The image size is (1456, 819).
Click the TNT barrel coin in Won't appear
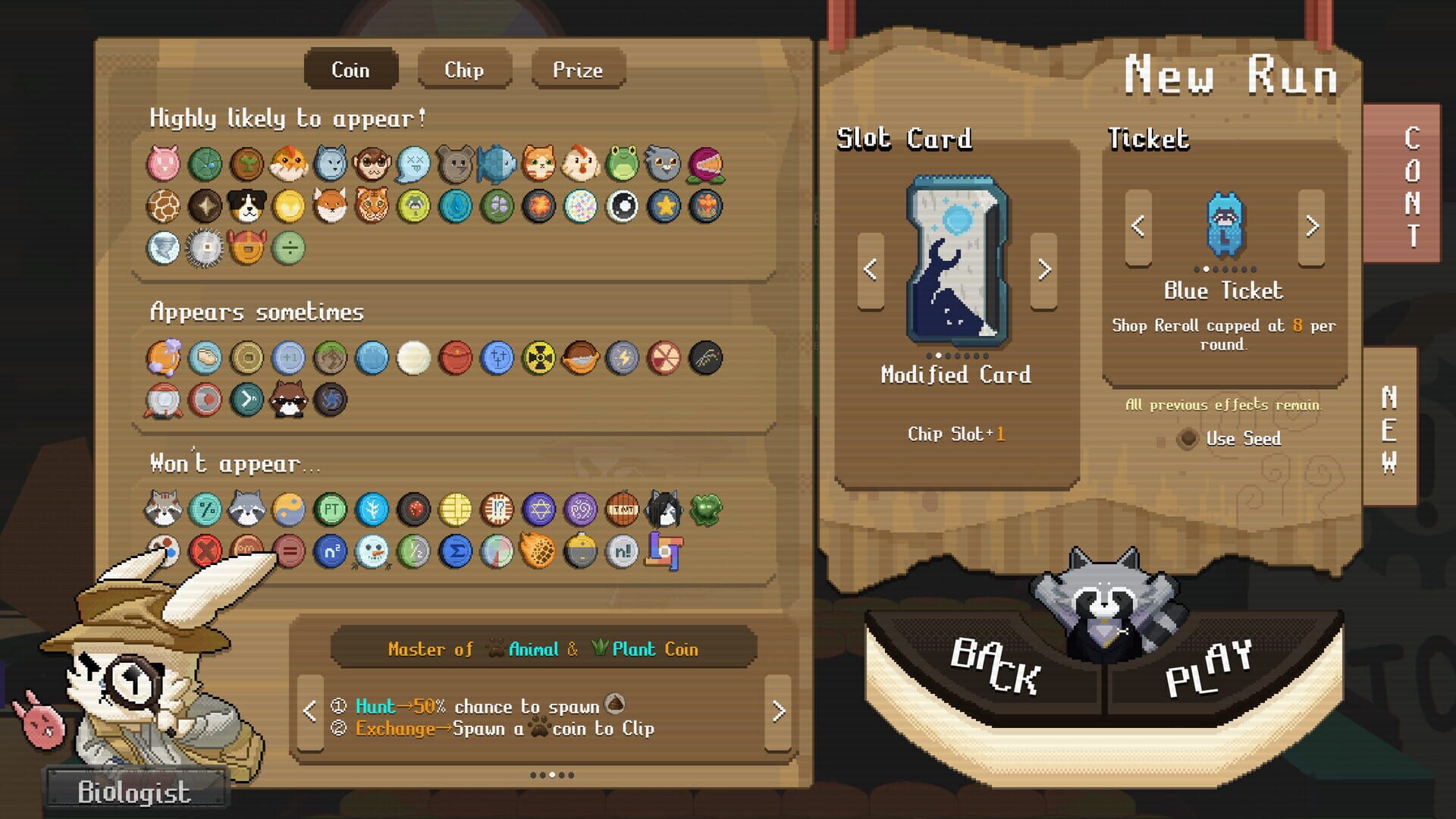[622, 508]
